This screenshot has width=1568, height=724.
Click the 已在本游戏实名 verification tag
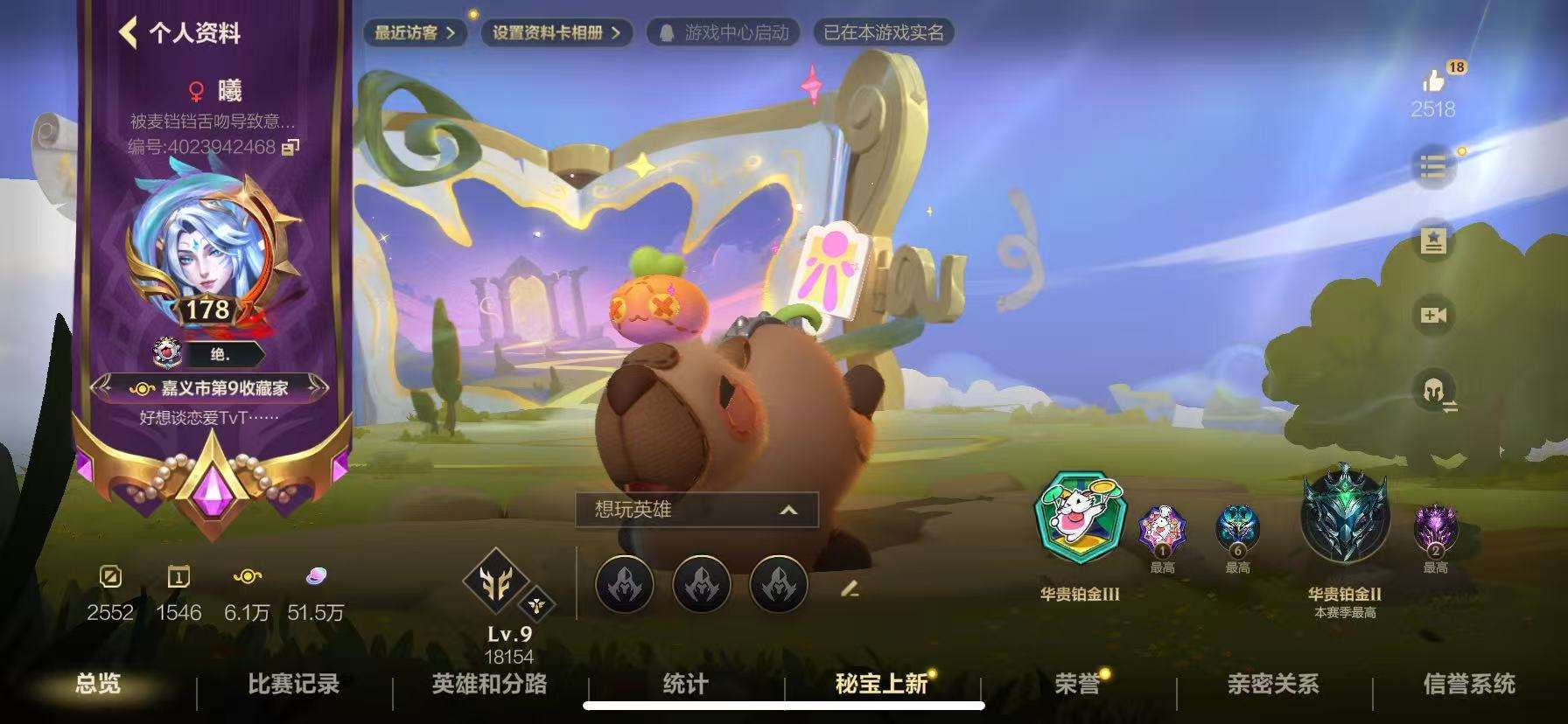[884, 34]
